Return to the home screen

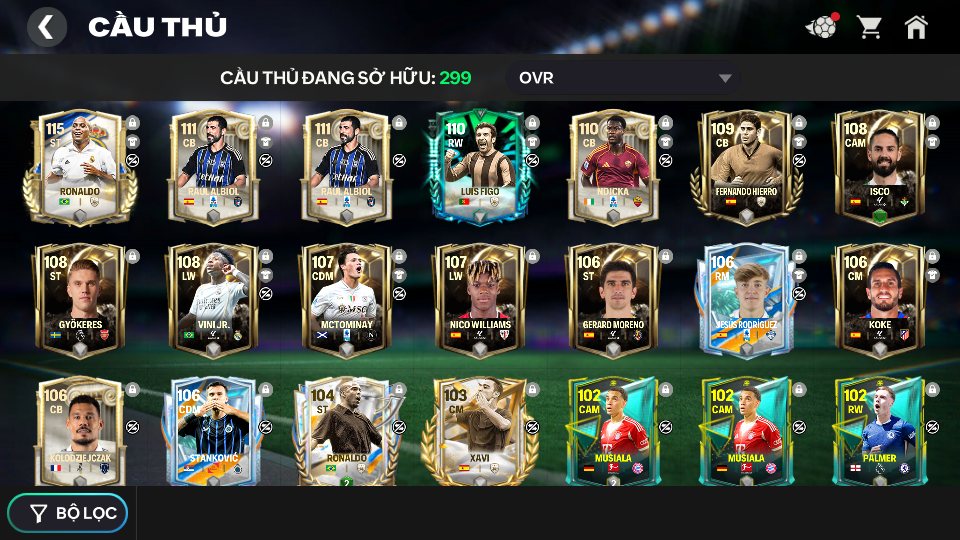pyautogui.click(x=916, y=27)
